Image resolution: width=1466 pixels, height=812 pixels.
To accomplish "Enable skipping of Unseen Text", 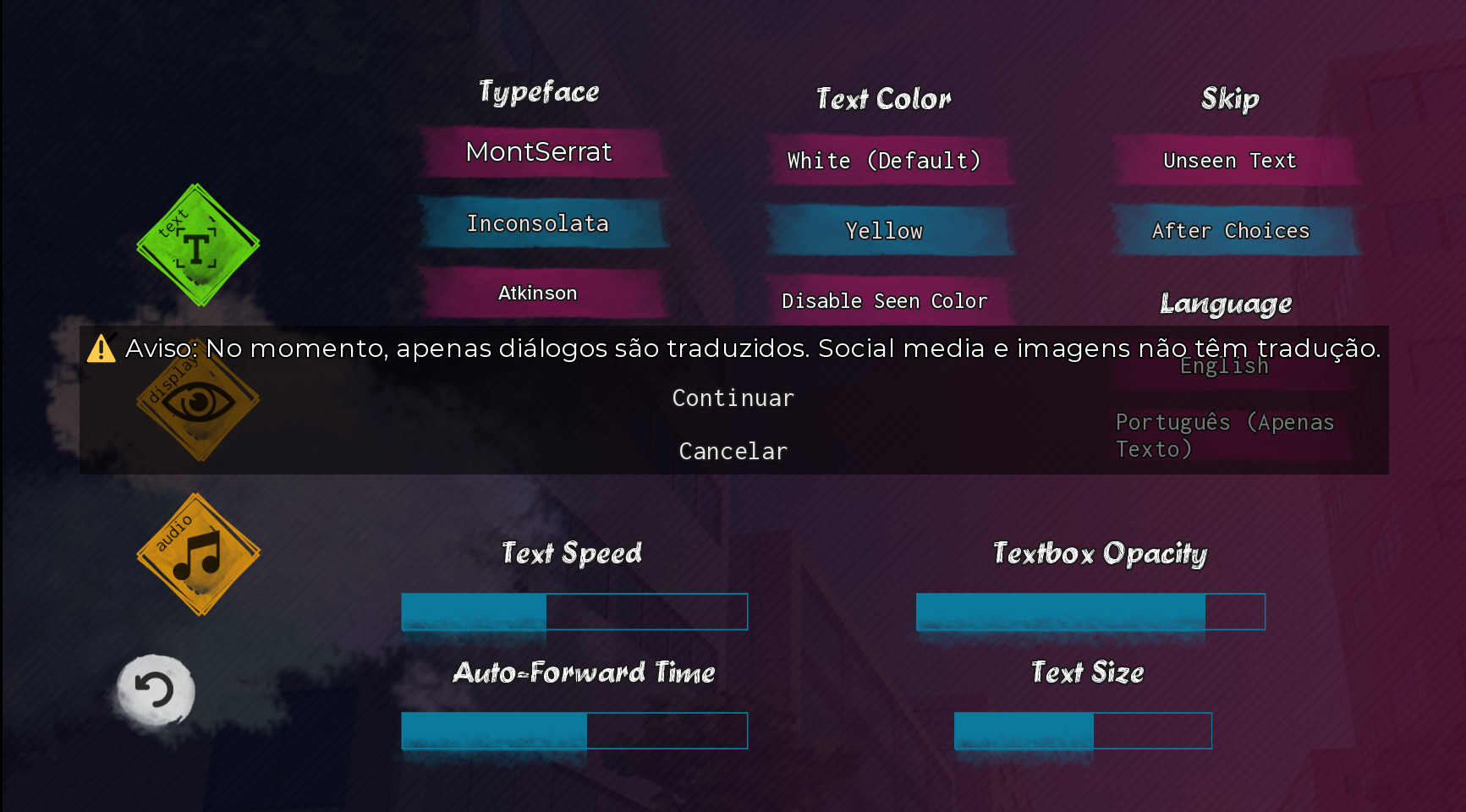I will click(x=1228, y=161).
